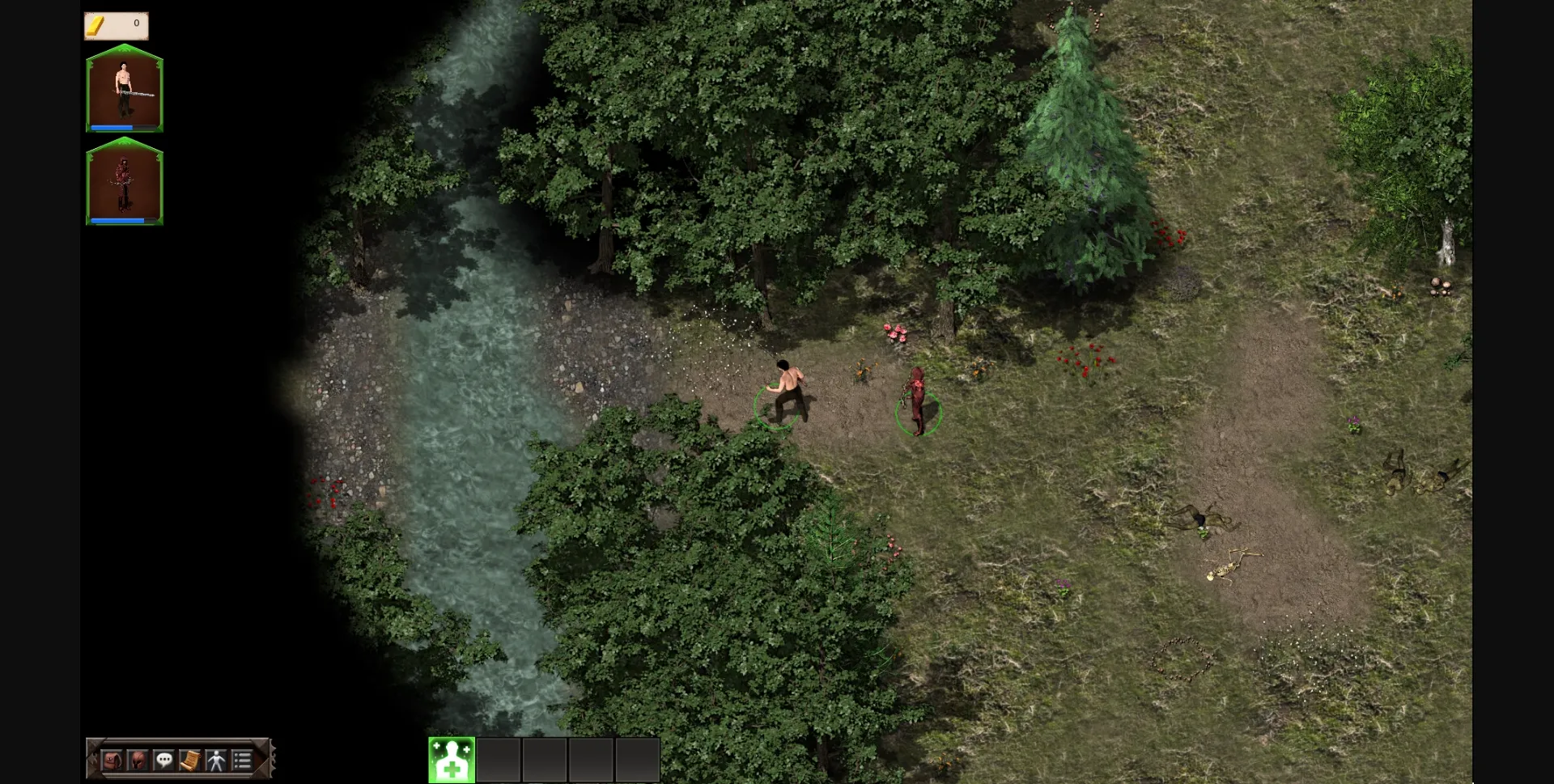Open the inventory backpack icon
This screenshot has width=1554, height=784.
(113, 760)
